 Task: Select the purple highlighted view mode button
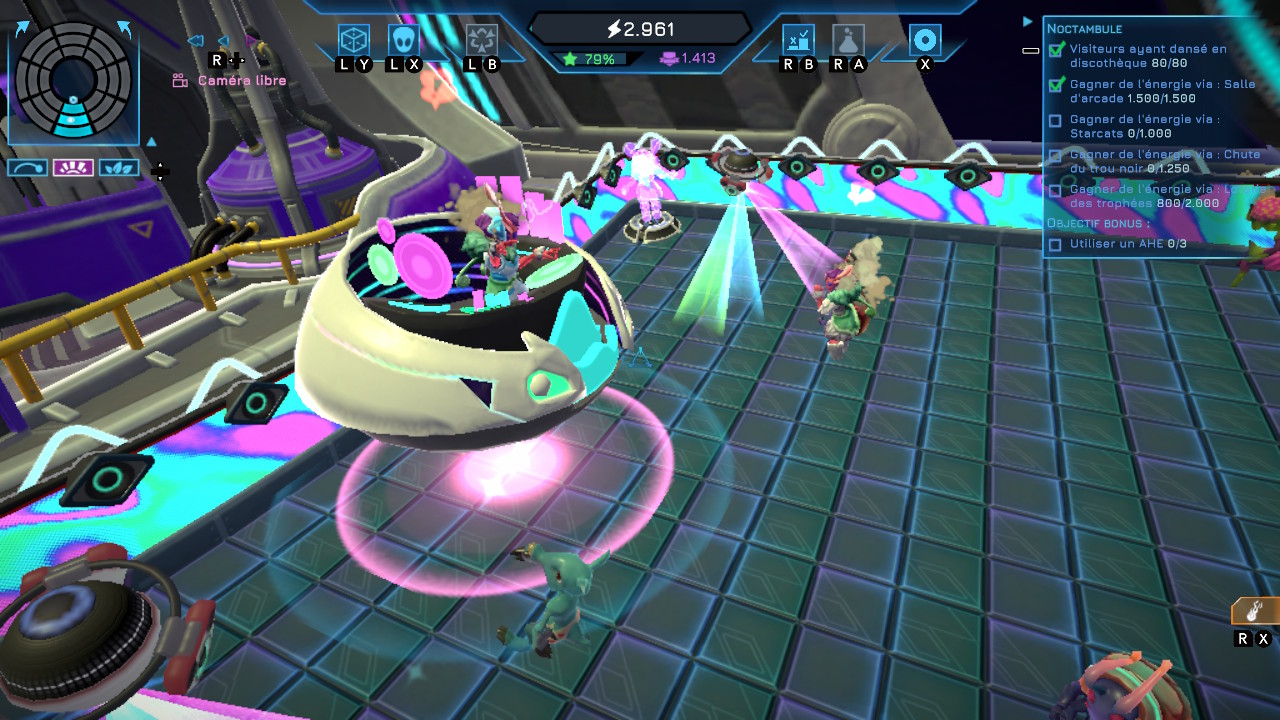click(73, 168)
